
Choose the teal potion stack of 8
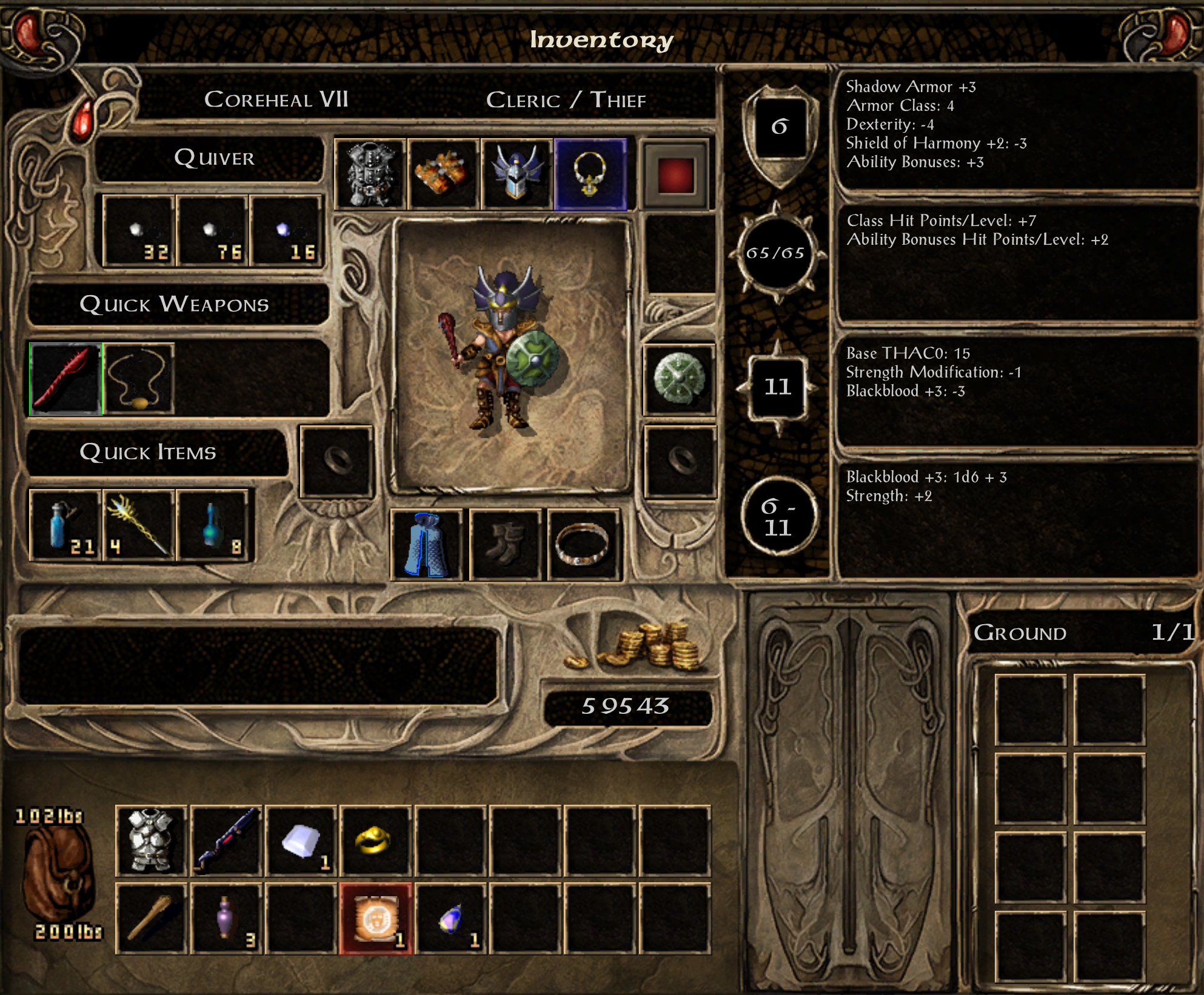[x=213, y=525]
